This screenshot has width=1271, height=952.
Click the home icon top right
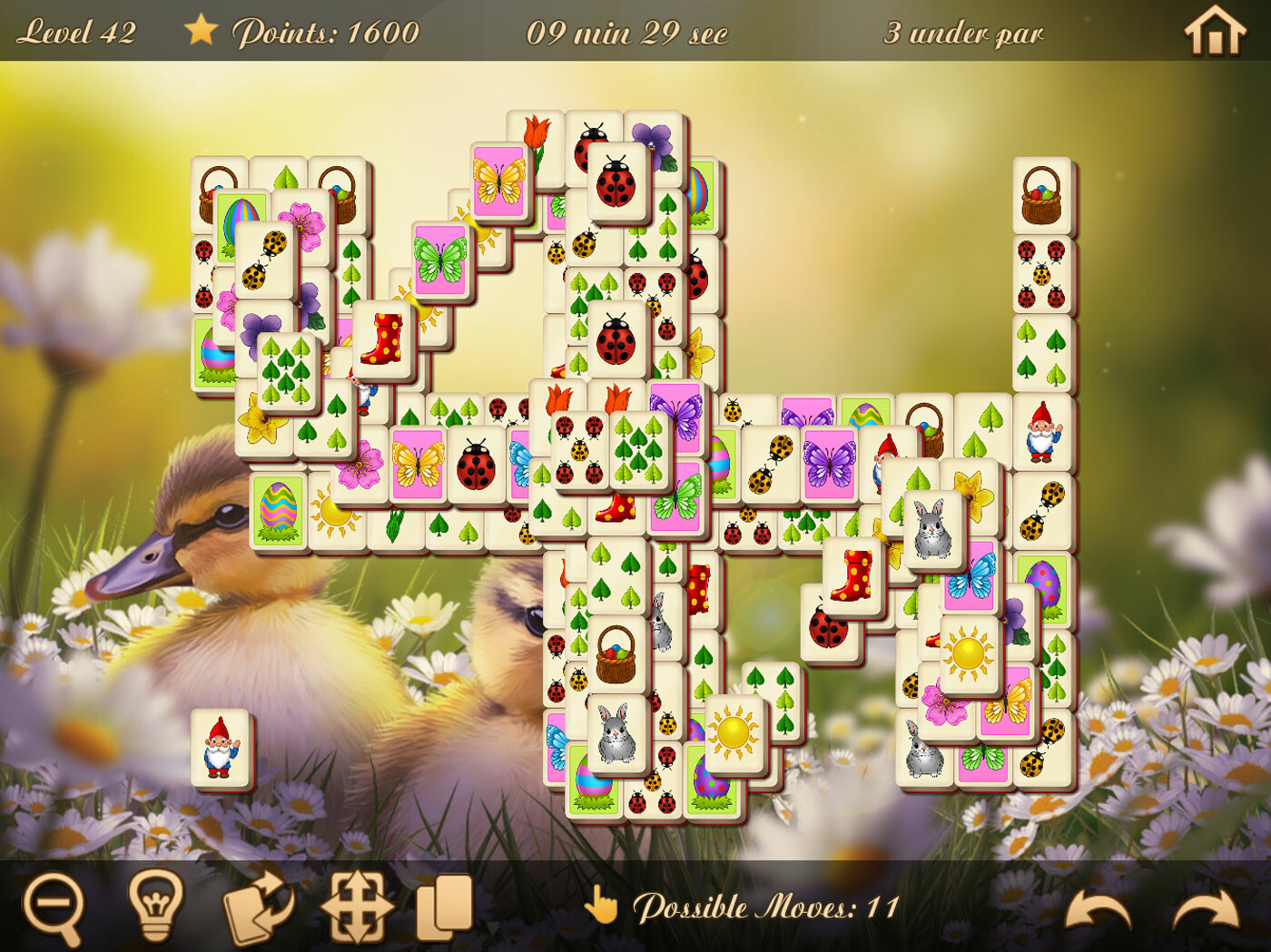1213,32
